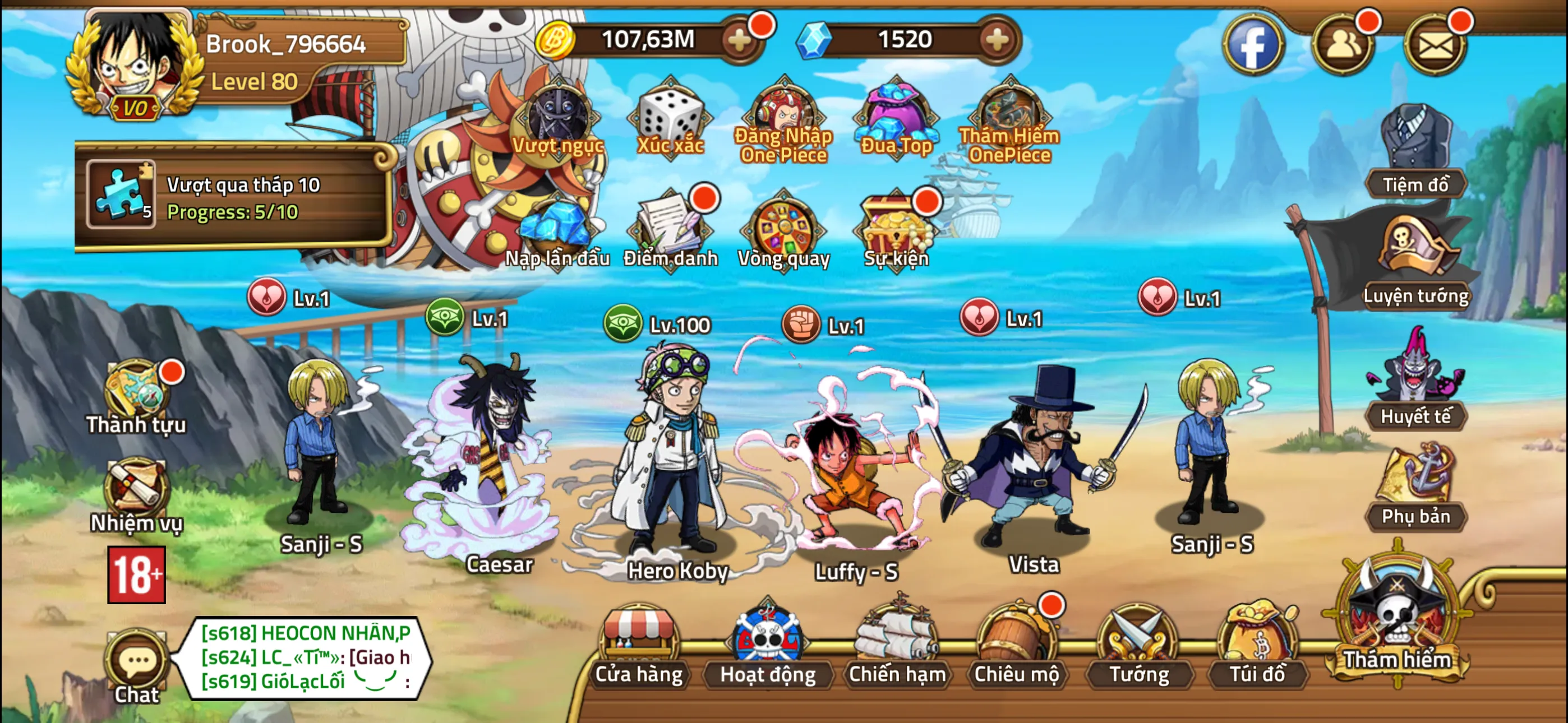
Task: Open the Túi đồ inventory bag
Action: click(x=1257, y=646)
